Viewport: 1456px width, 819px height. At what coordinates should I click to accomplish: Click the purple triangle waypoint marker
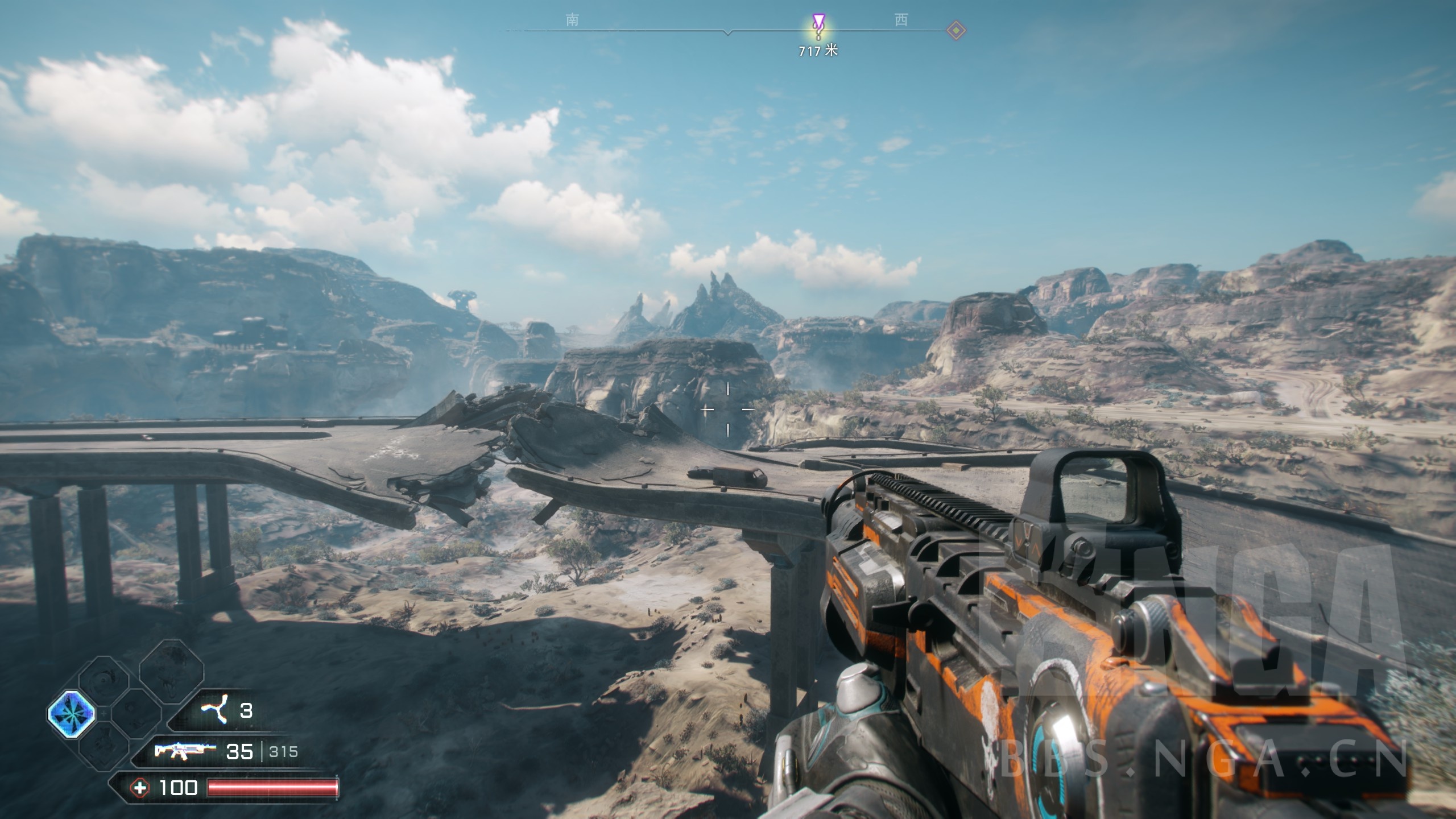point(818,22)
